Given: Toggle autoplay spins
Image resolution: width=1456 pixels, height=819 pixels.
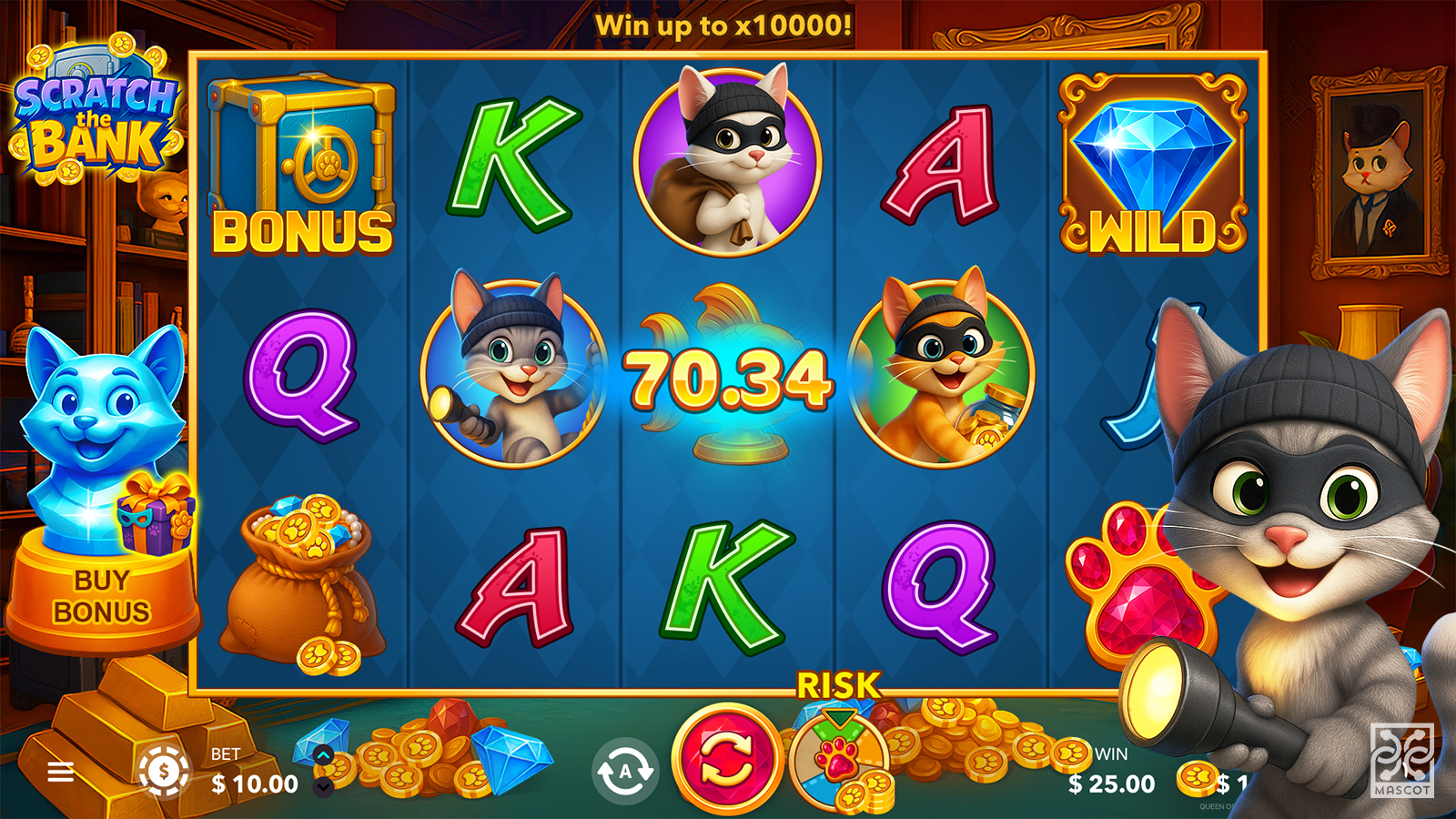Looking at the screenshot, I should 625,772.
